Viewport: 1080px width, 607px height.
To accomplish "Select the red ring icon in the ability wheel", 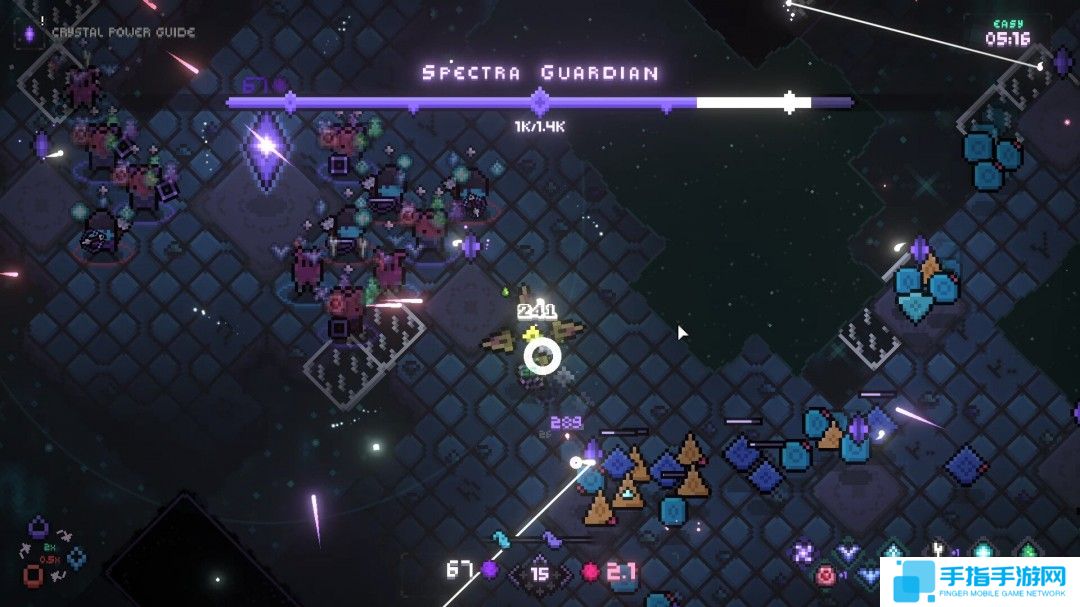I will [x=34, y=576].
